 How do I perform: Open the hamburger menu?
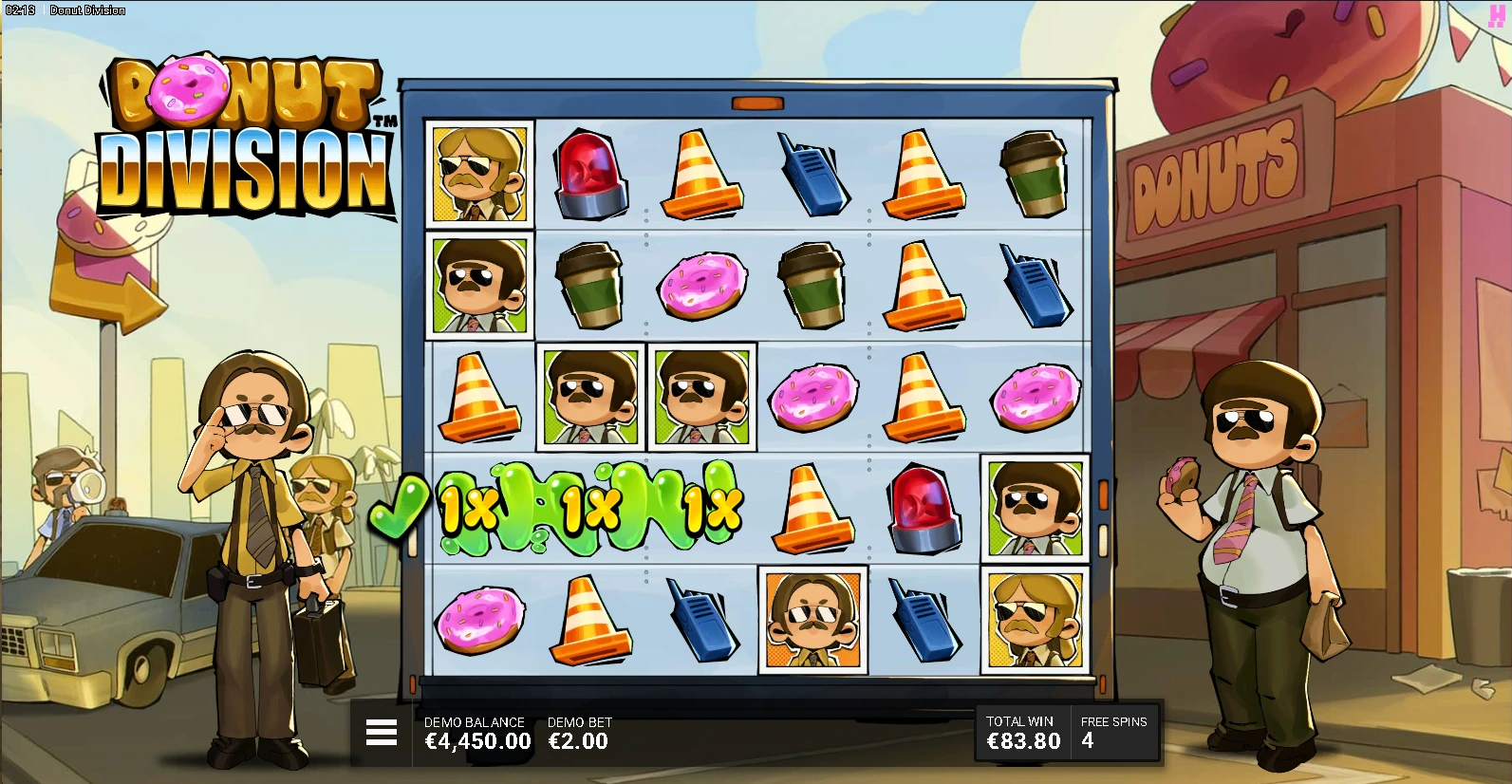[x=382, y=732]
